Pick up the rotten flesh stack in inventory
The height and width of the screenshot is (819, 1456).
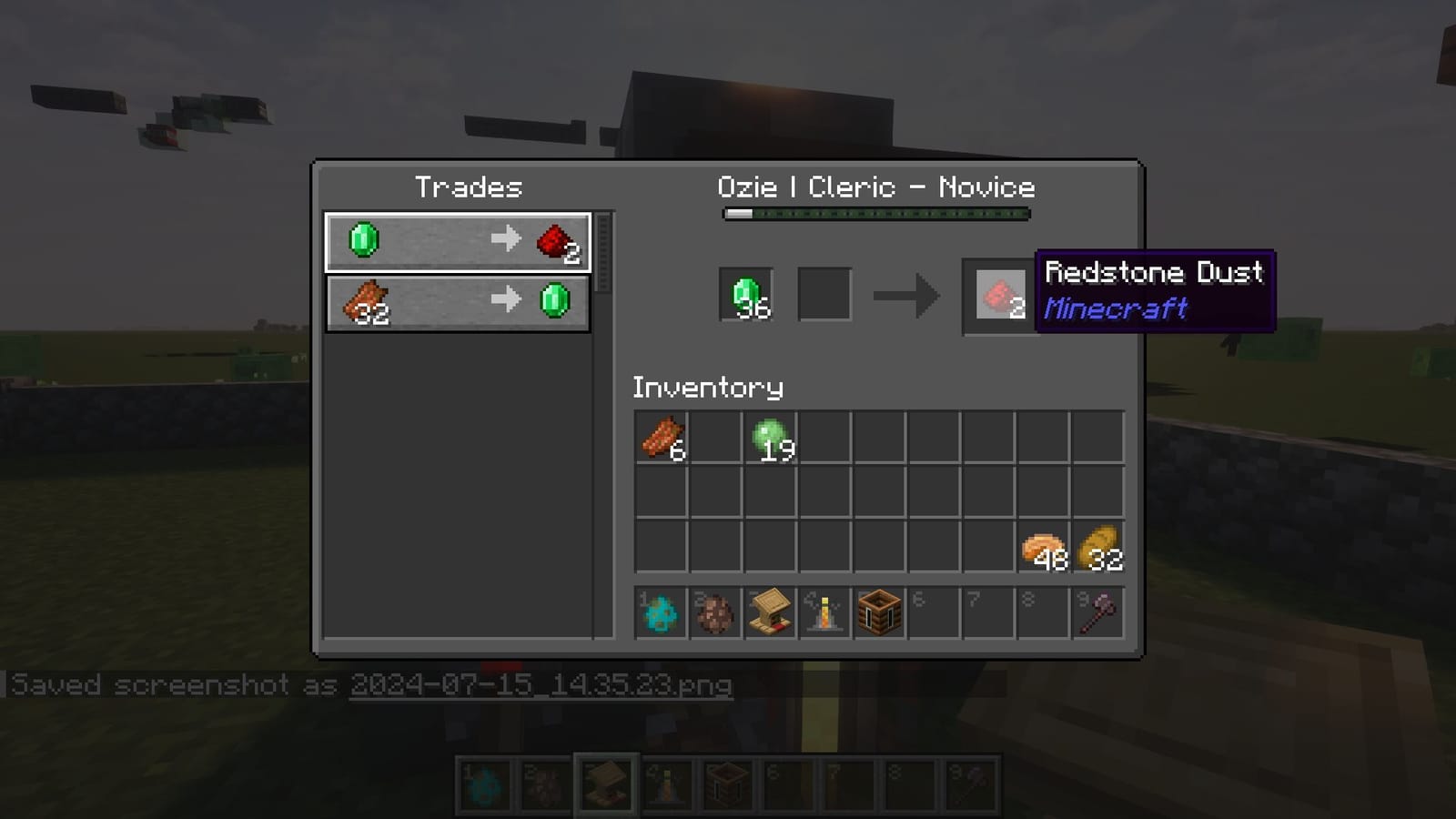tap(662, 438)
